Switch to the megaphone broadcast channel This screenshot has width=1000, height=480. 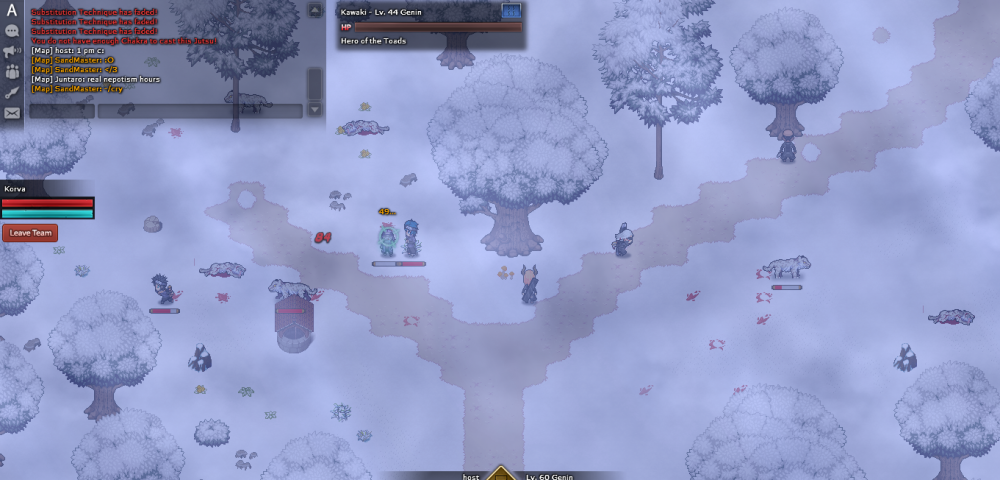click(12, 51)
